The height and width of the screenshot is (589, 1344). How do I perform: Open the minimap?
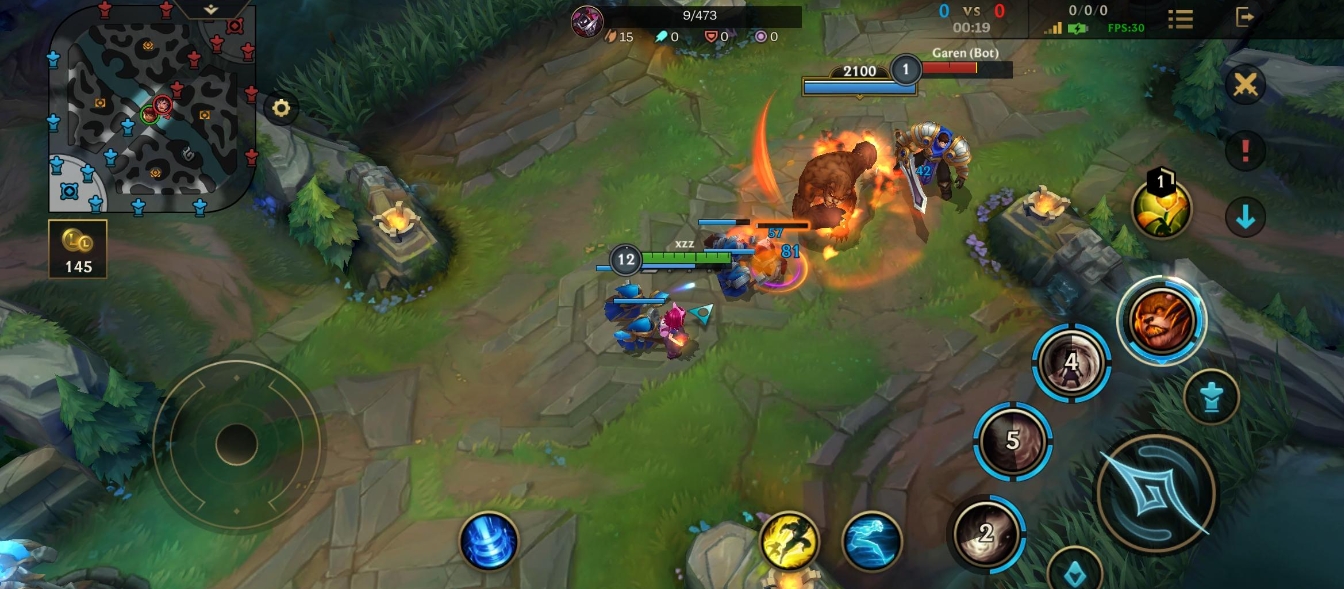[x=151, y=108]
